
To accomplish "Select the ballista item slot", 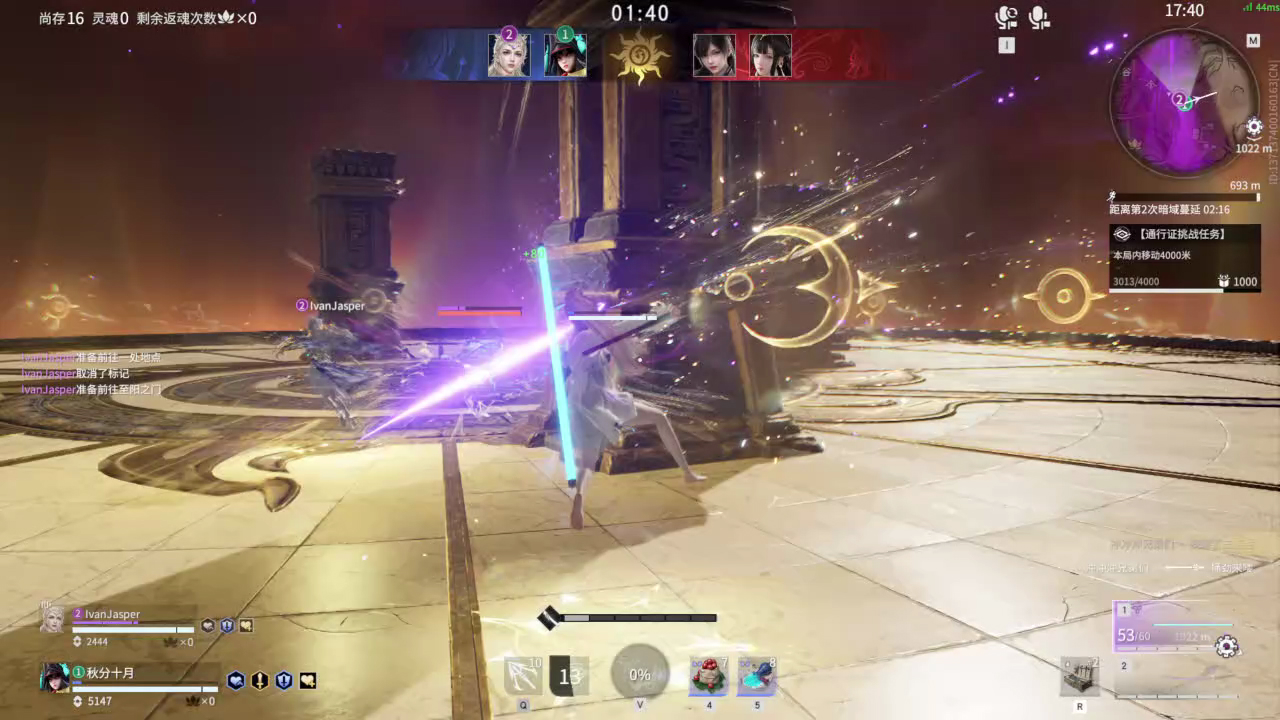I will [1080, 677].
